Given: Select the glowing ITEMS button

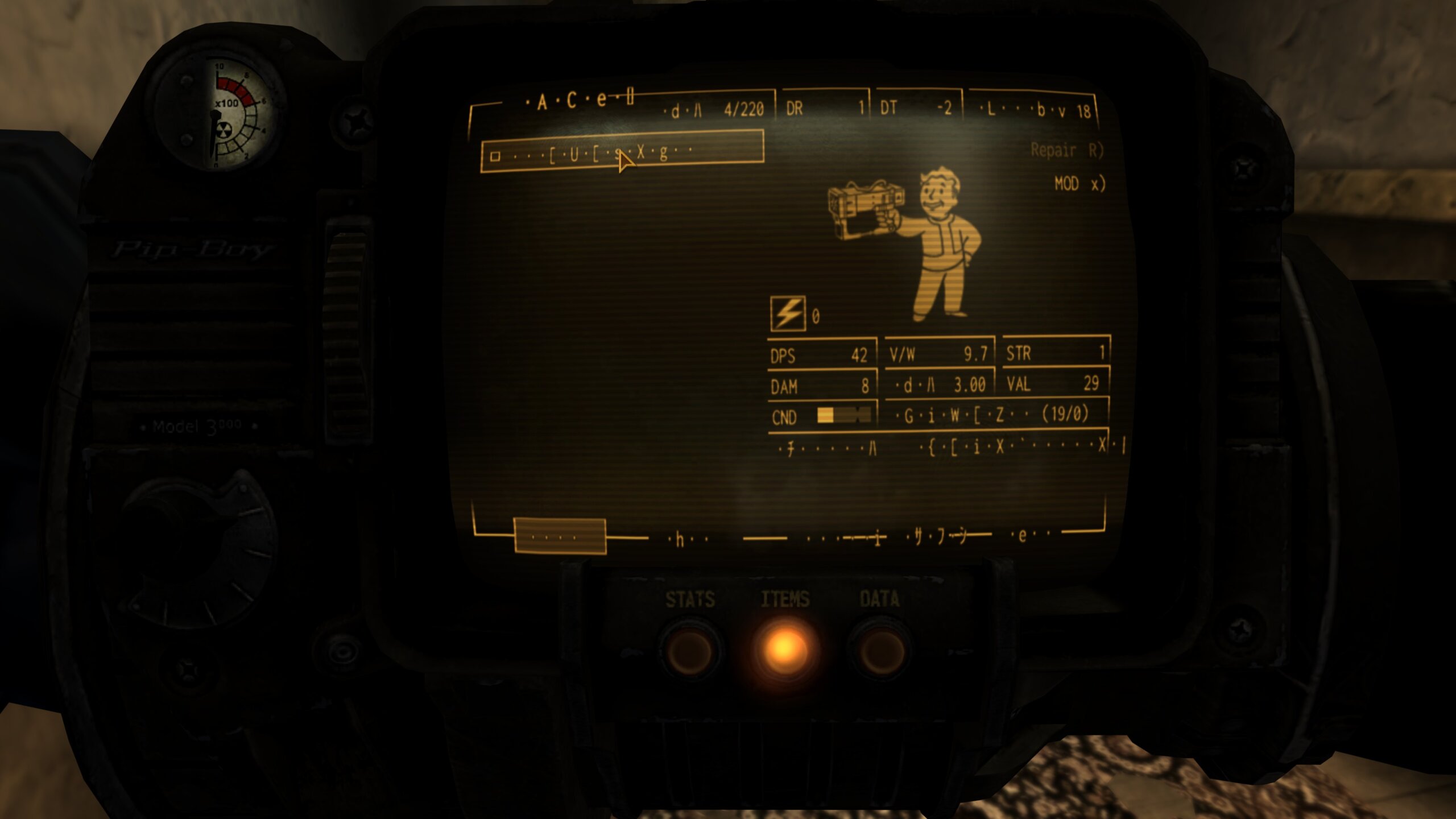Looking at the screenshot, I should tap(784, 647).
